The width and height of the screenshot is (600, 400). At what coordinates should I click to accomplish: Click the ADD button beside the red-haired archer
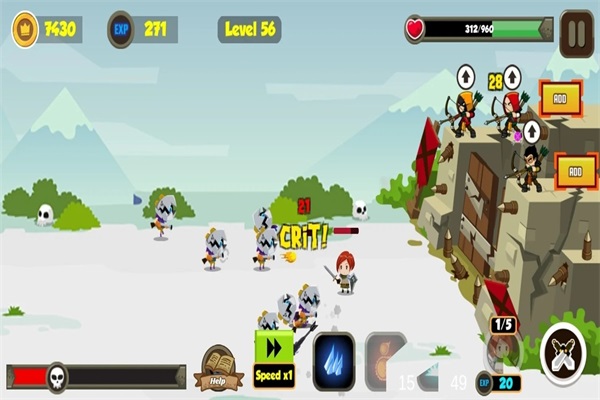pyautogui.click(x=561, y=98)
